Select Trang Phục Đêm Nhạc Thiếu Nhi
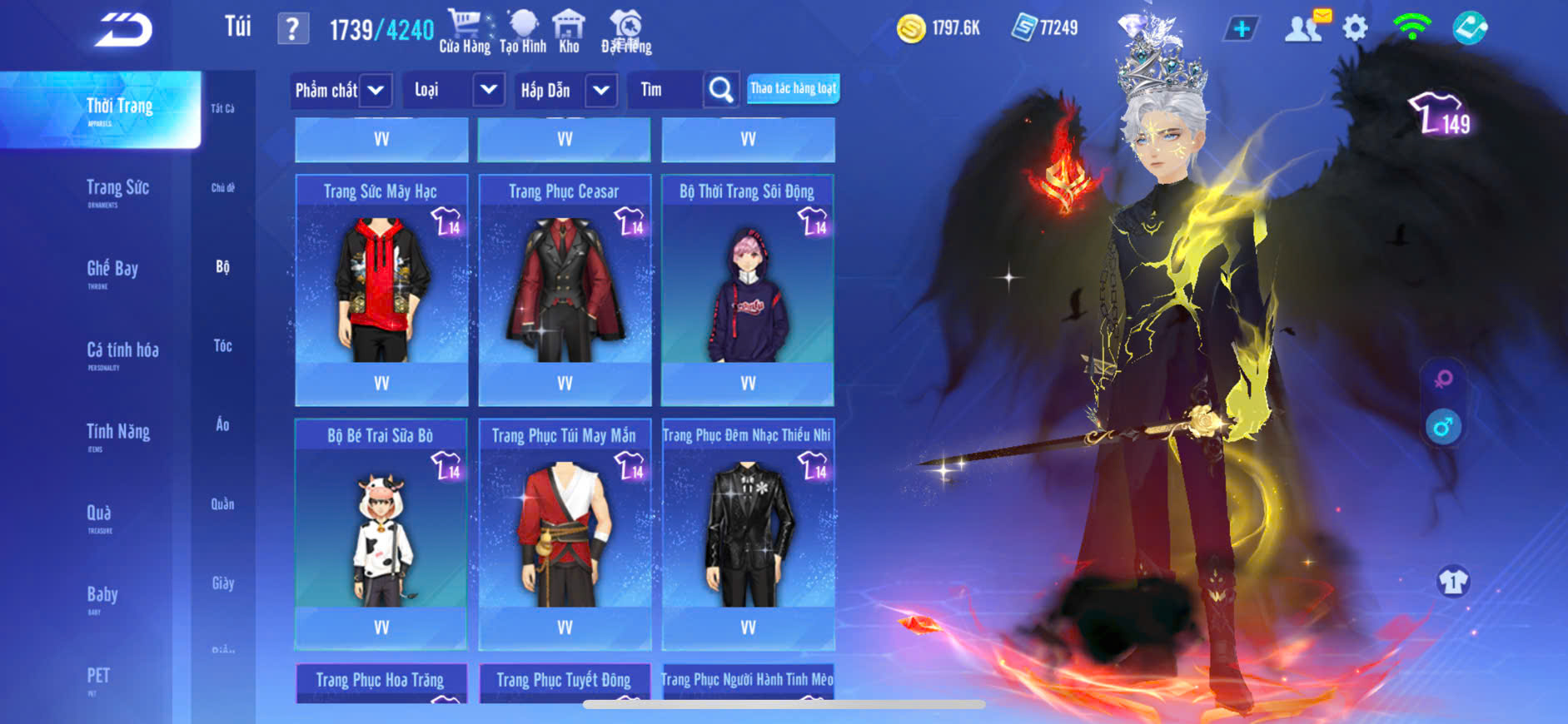This screenshot has width=1568, height=724. coord(748,533)
